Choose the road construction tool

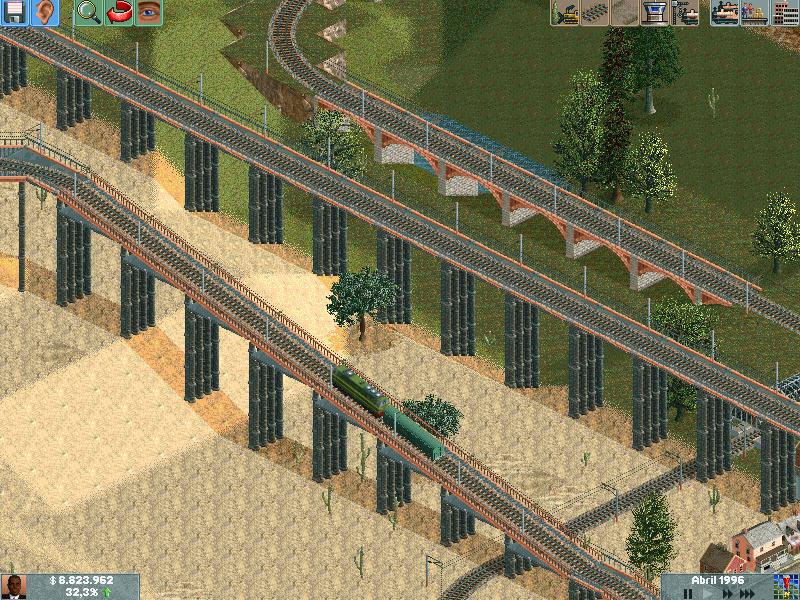[625, 13]
